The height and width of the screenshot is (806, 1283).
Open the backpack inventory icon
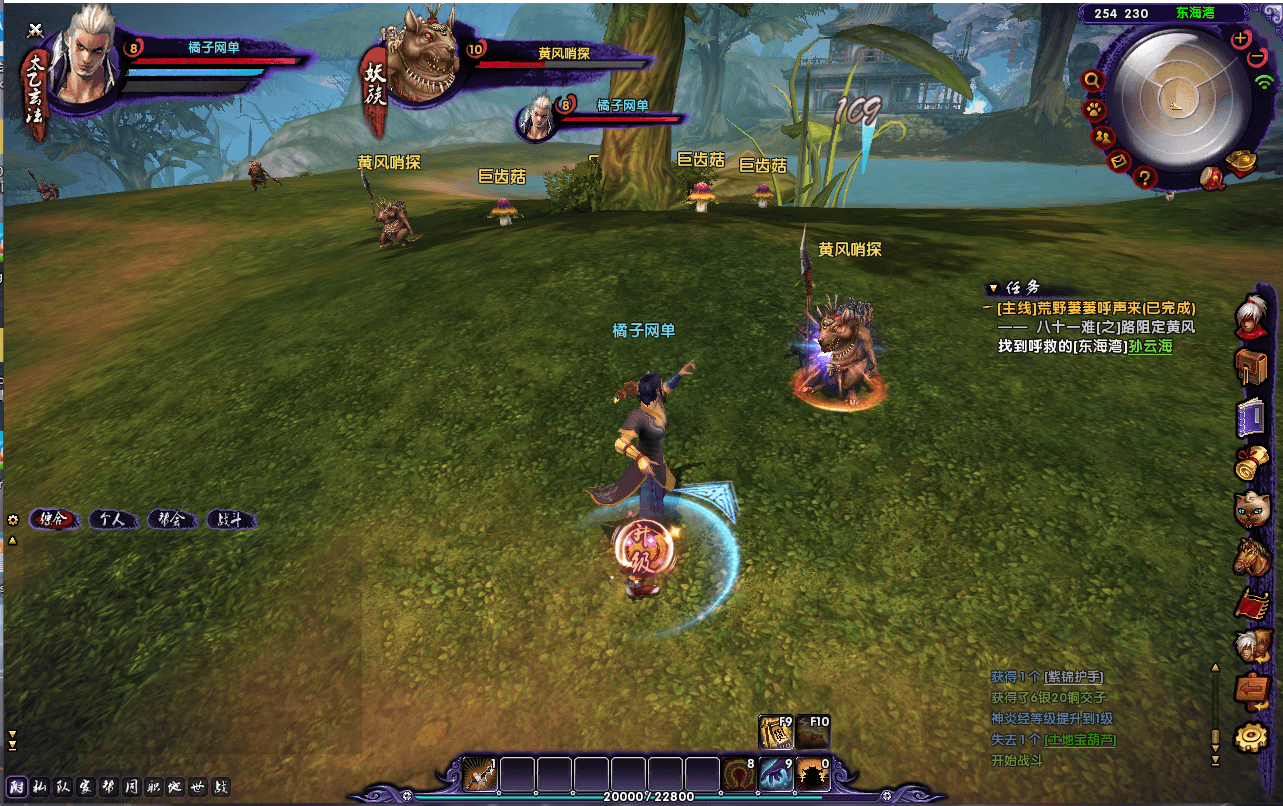(1251, 364)
